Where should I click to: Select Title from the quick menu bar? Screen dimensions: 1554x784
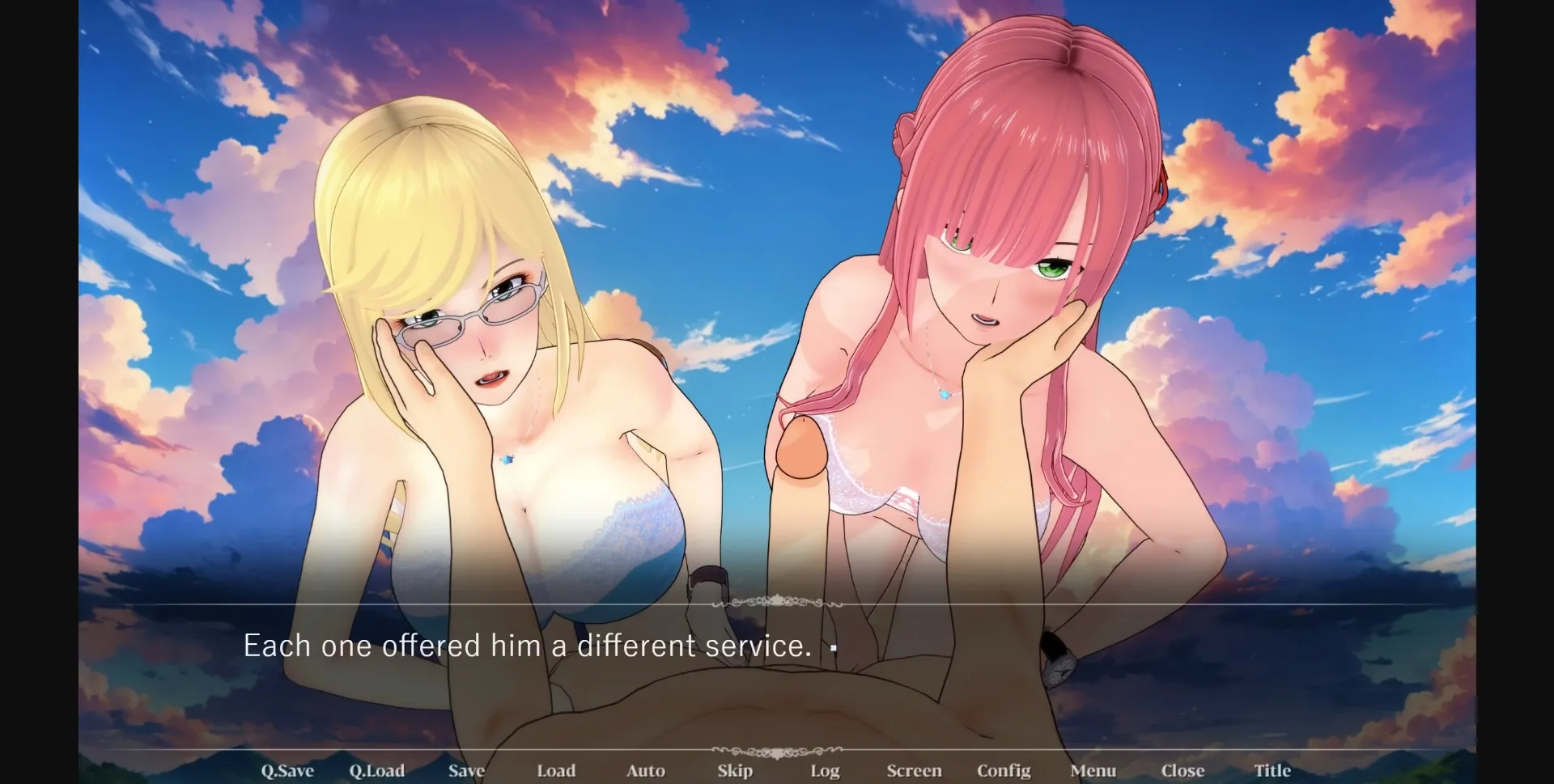1272,770
